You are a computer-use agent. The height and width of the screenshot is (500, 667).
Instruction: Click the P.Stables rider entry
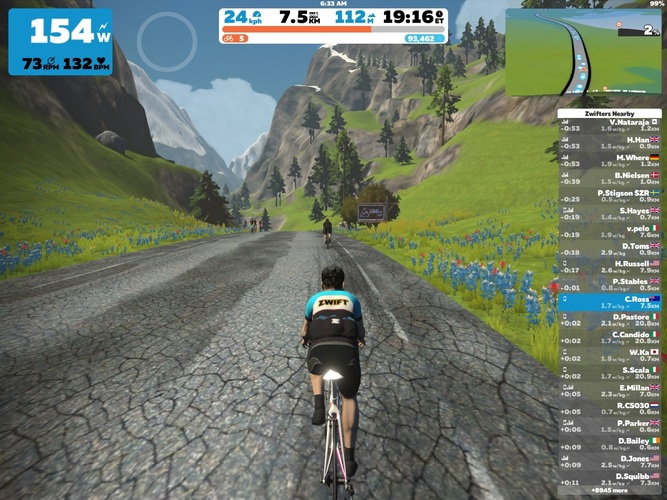(x=611, y=284)
